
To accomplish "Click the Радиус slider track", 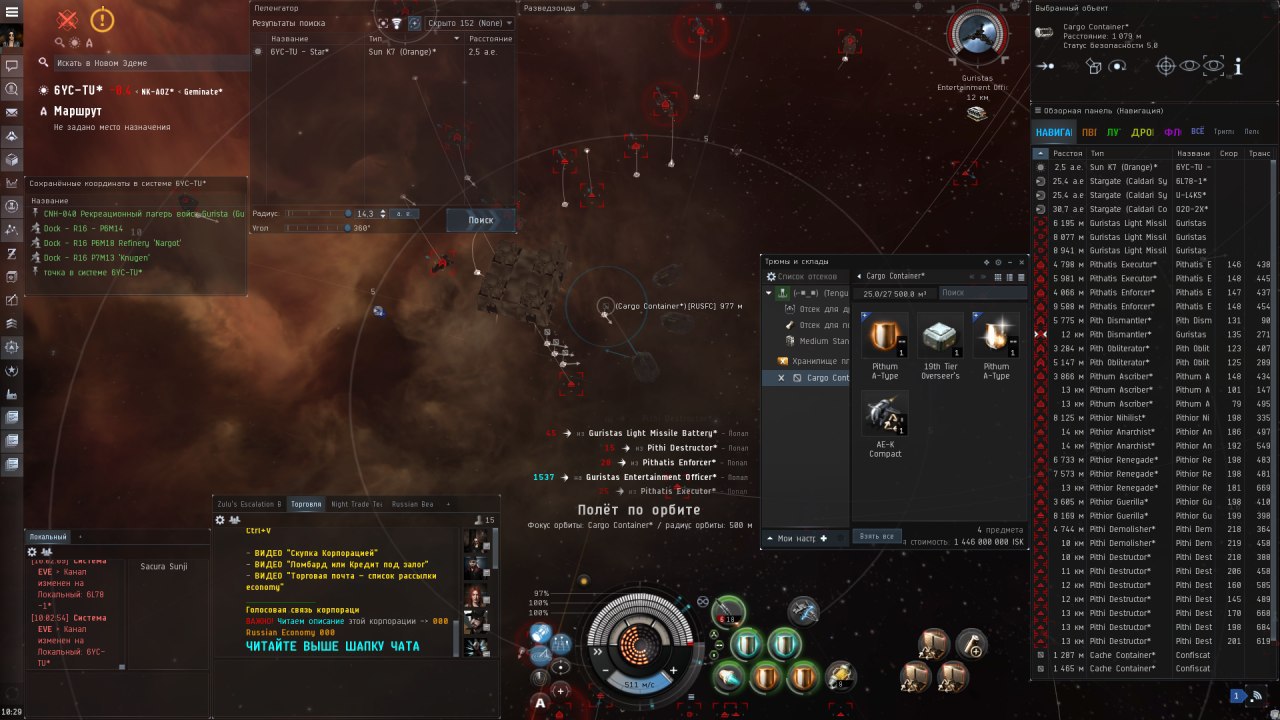I will click(317, 213).
